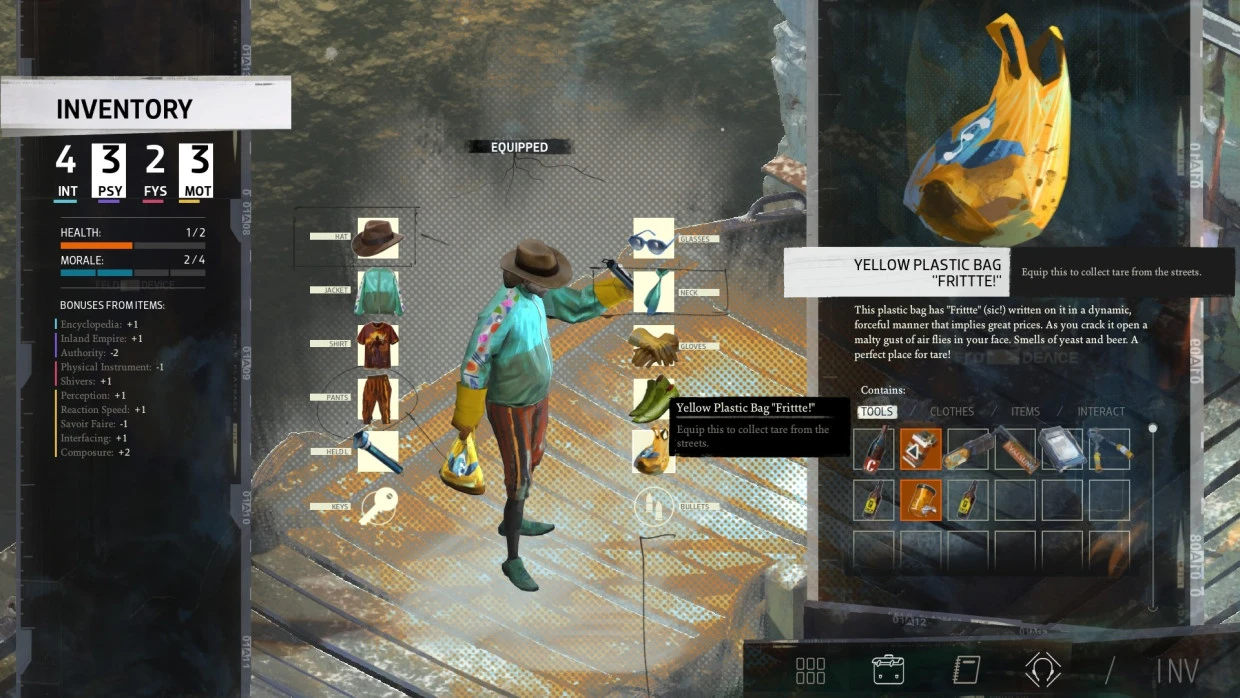Open the briefcase icon in bottom bar
This screenshot has height=698, width=1240.
coord(888,669)
